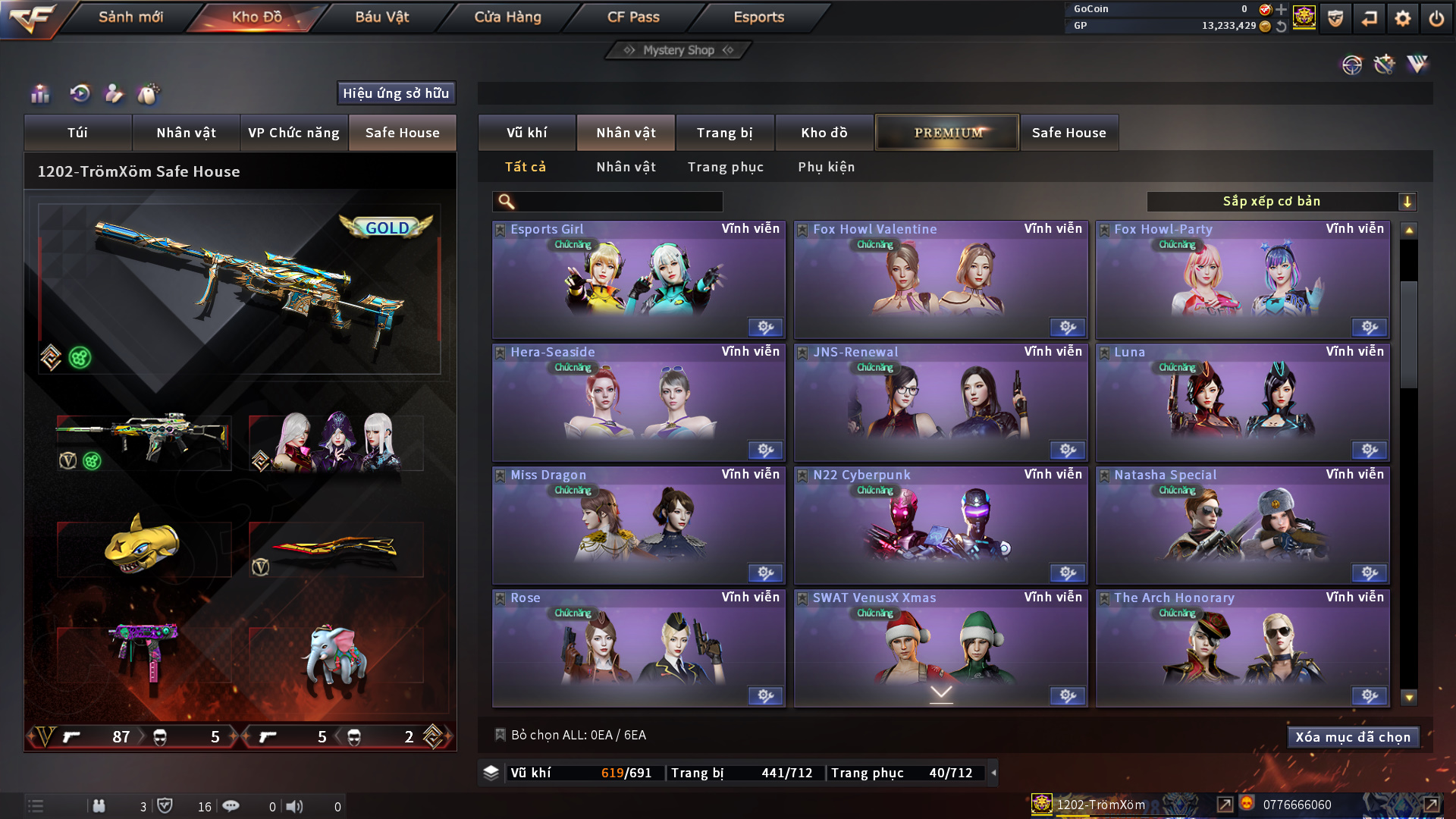Open the Cửa Hàng shop
The width and height of the screenshot is (1456, 819).
coord(507,17)
